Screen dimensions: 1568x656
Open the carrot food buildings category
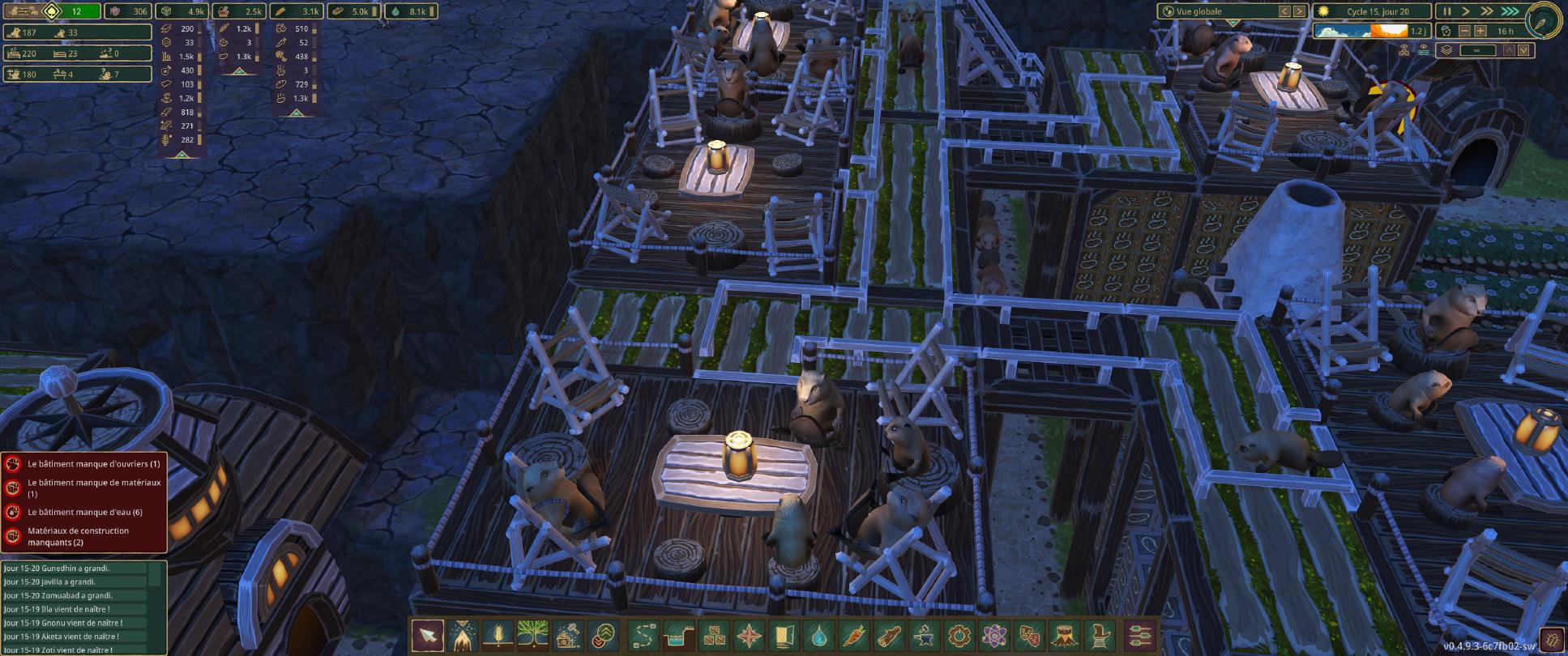click(855, 635)
